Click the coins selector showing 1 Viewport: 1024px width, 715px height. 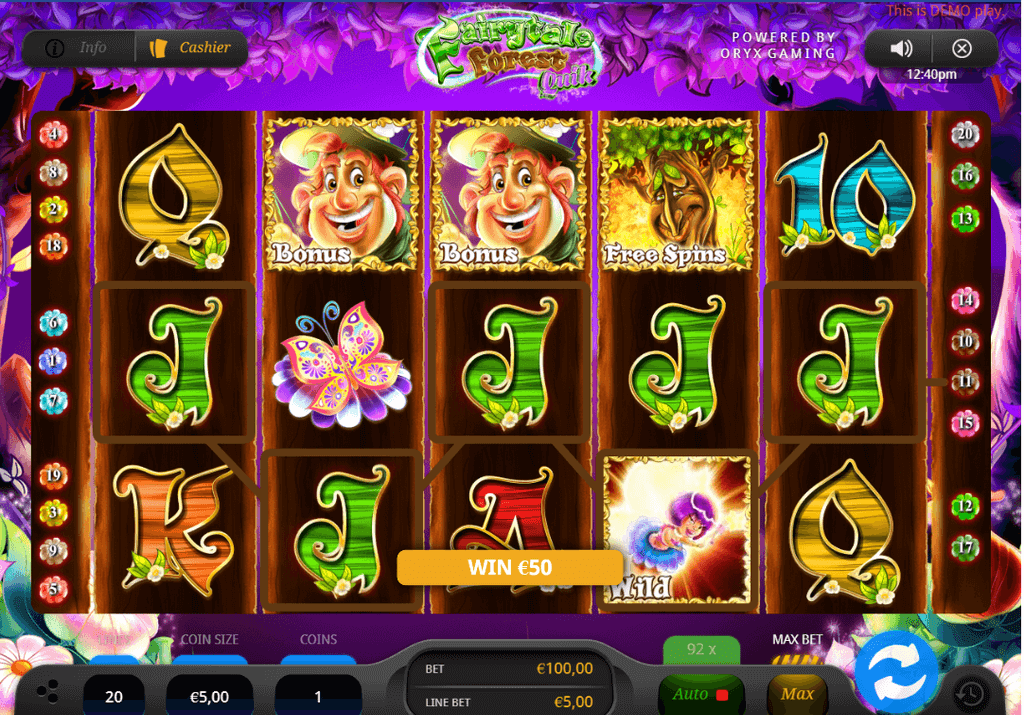[318, 696]
